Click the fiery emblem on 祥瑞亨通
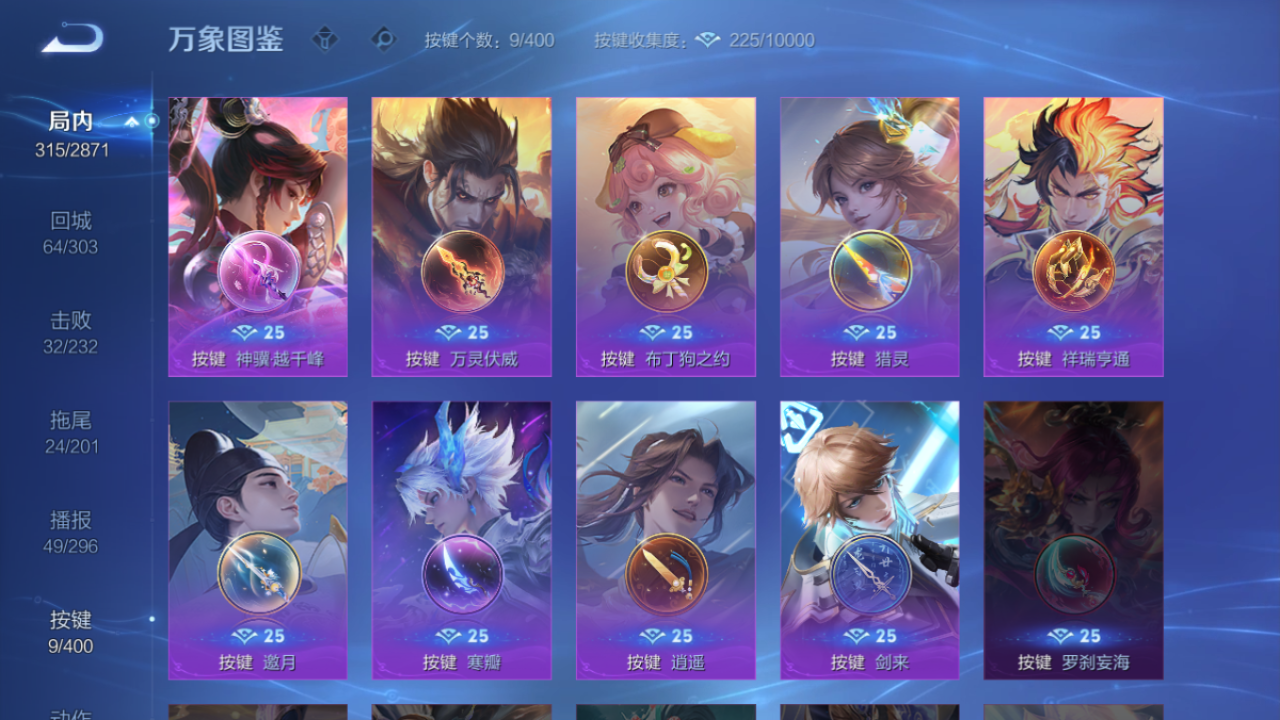 point(1073,268)
